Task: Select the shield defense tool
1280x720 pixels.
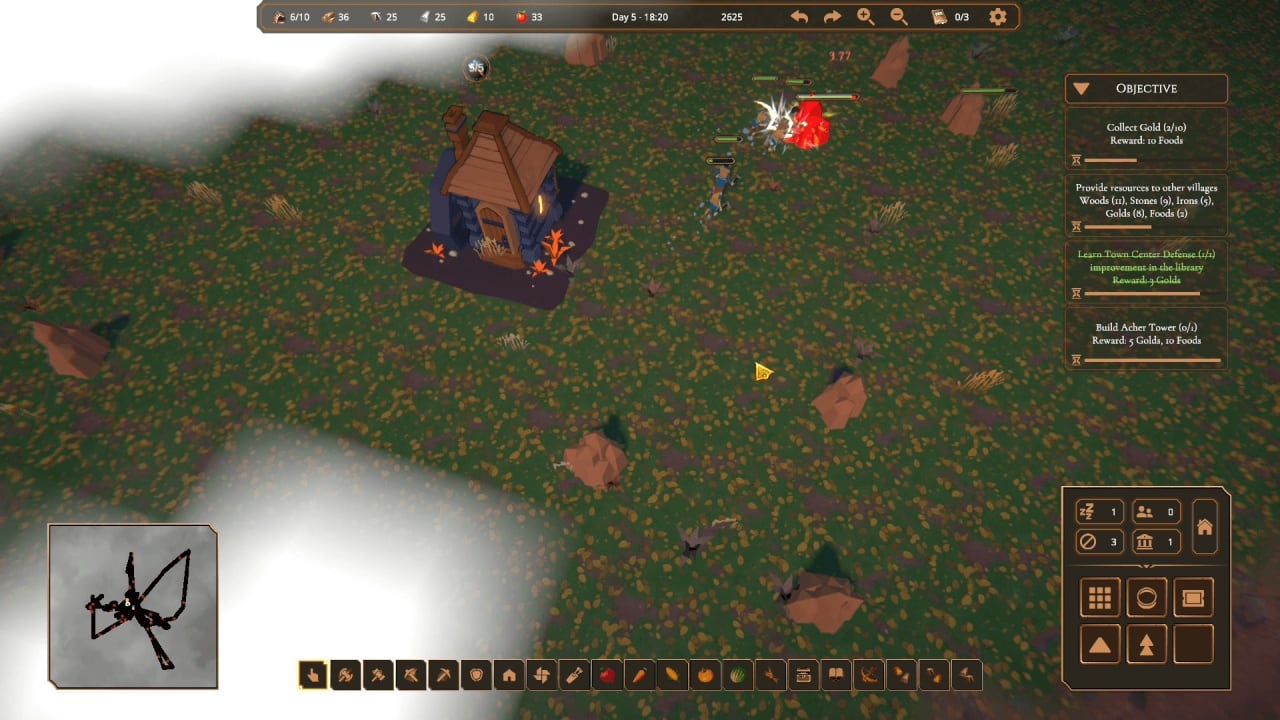Action: tap(476, 676)
